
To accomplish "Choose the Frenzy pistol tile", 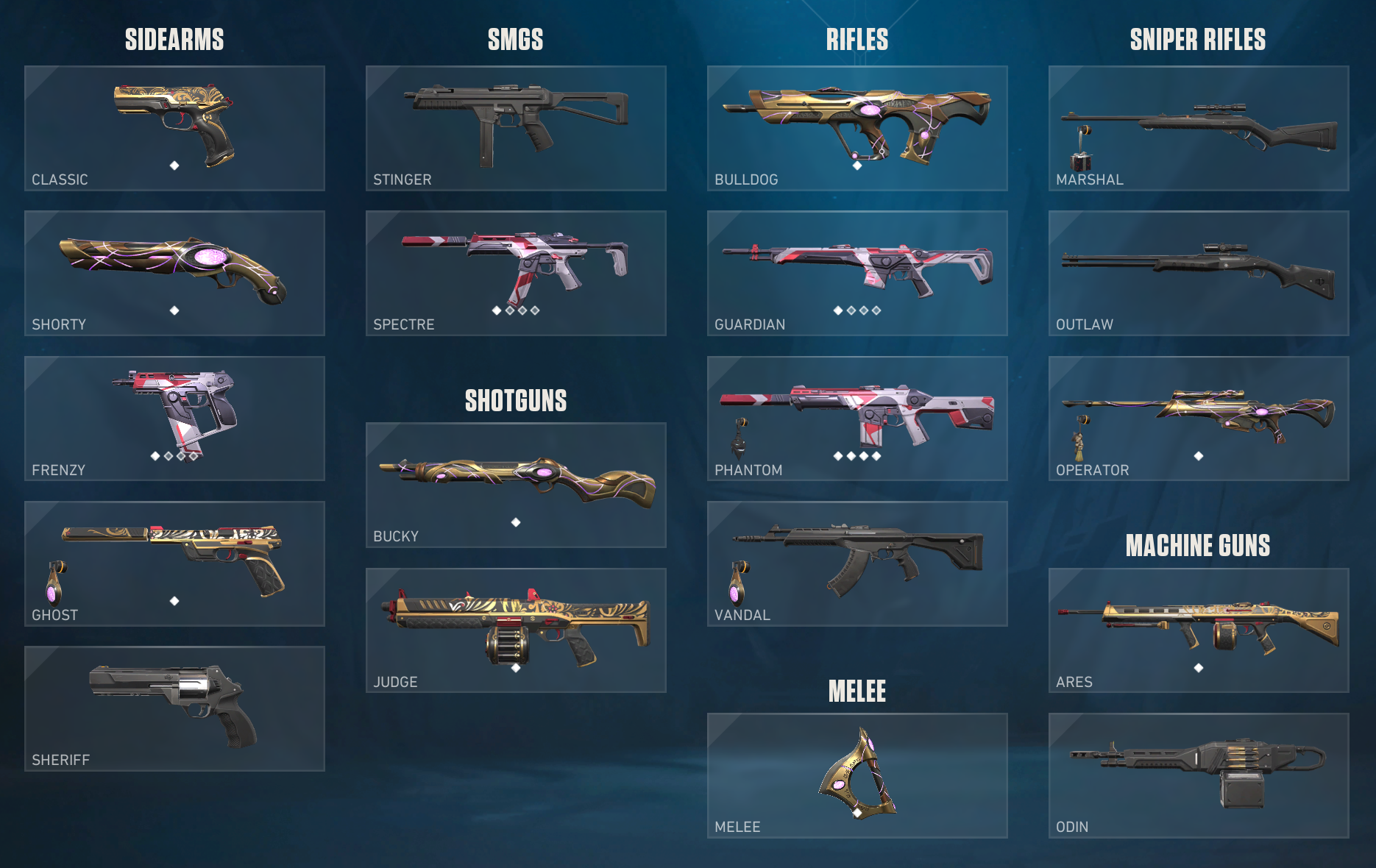I will click(x=174, y=418).
